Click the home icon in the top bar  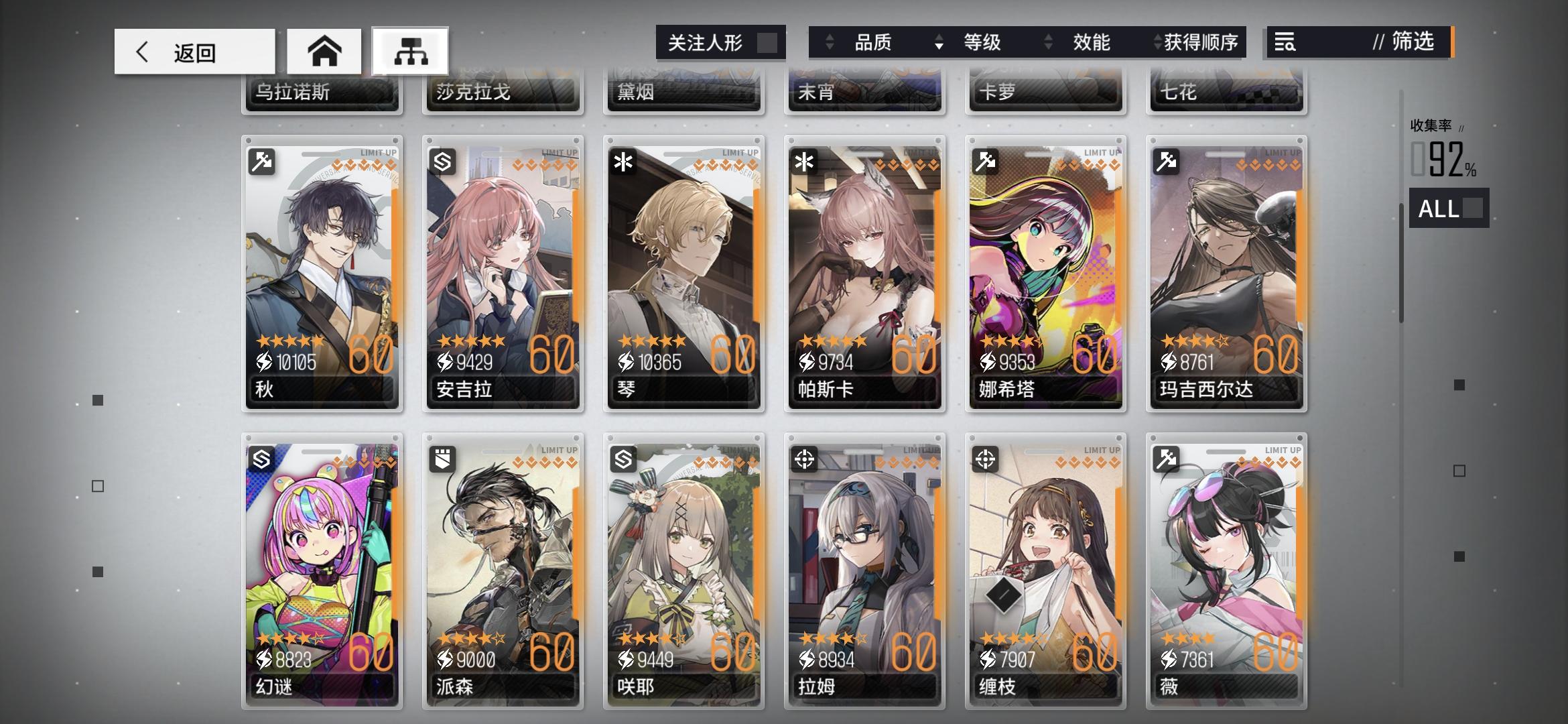pyautogui.click(x=324, y=50)
